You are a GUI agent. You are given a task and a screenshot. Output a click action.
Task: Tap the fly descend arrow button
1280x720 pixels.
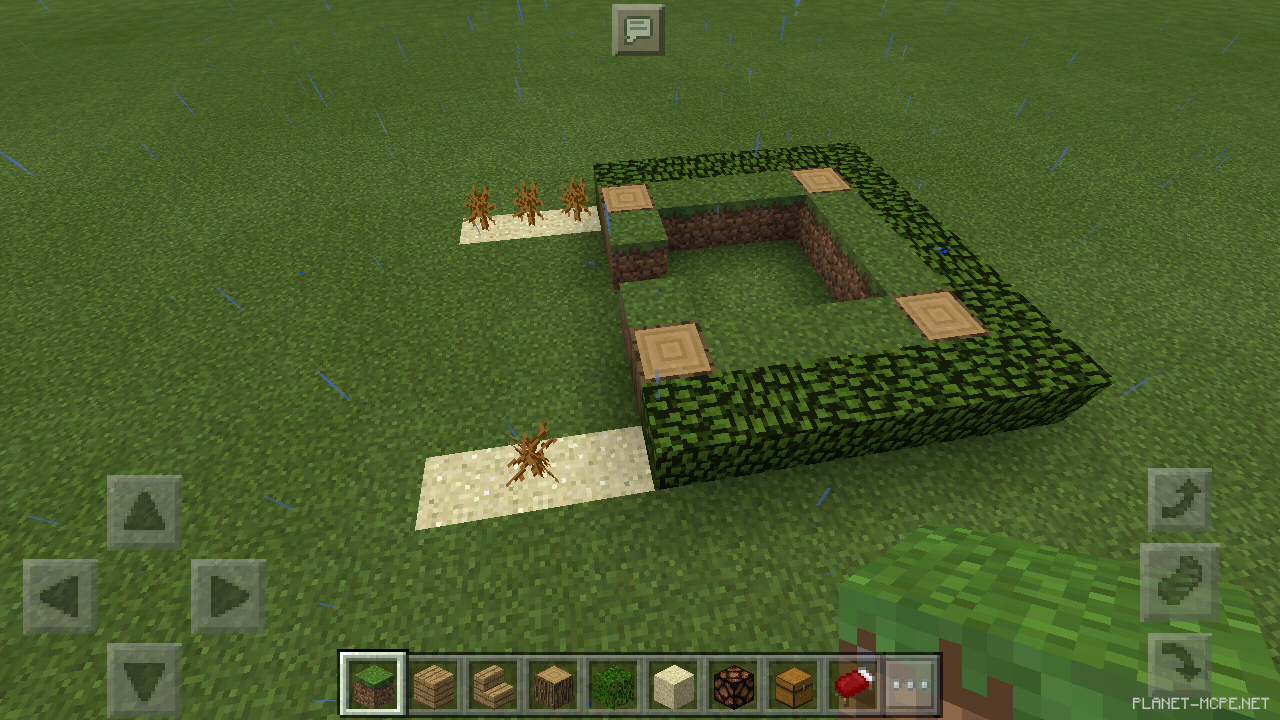pyautogui.click(x=1180, y=662)
